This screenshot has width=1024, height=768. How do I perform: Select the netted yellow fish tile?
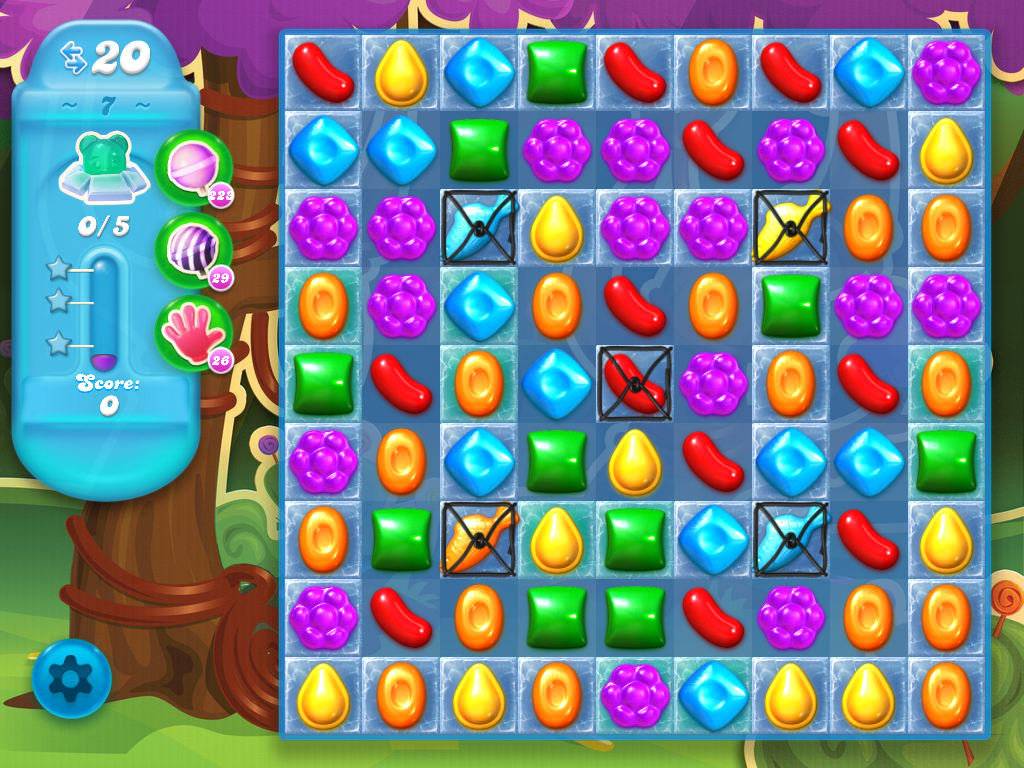coord(791,227)
